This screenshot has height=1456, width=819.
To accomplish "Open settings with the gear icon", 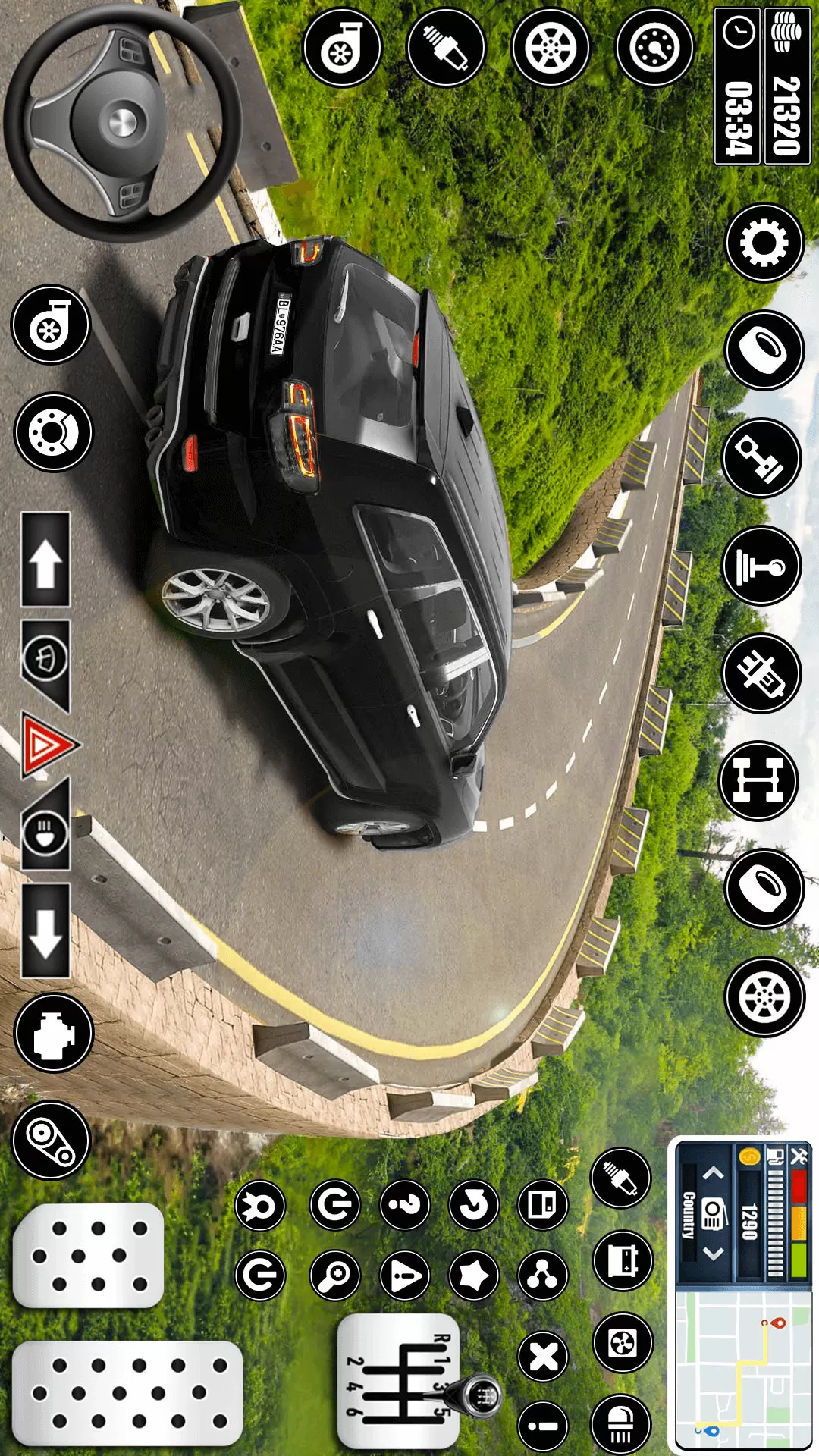I will tap(764, 243).
